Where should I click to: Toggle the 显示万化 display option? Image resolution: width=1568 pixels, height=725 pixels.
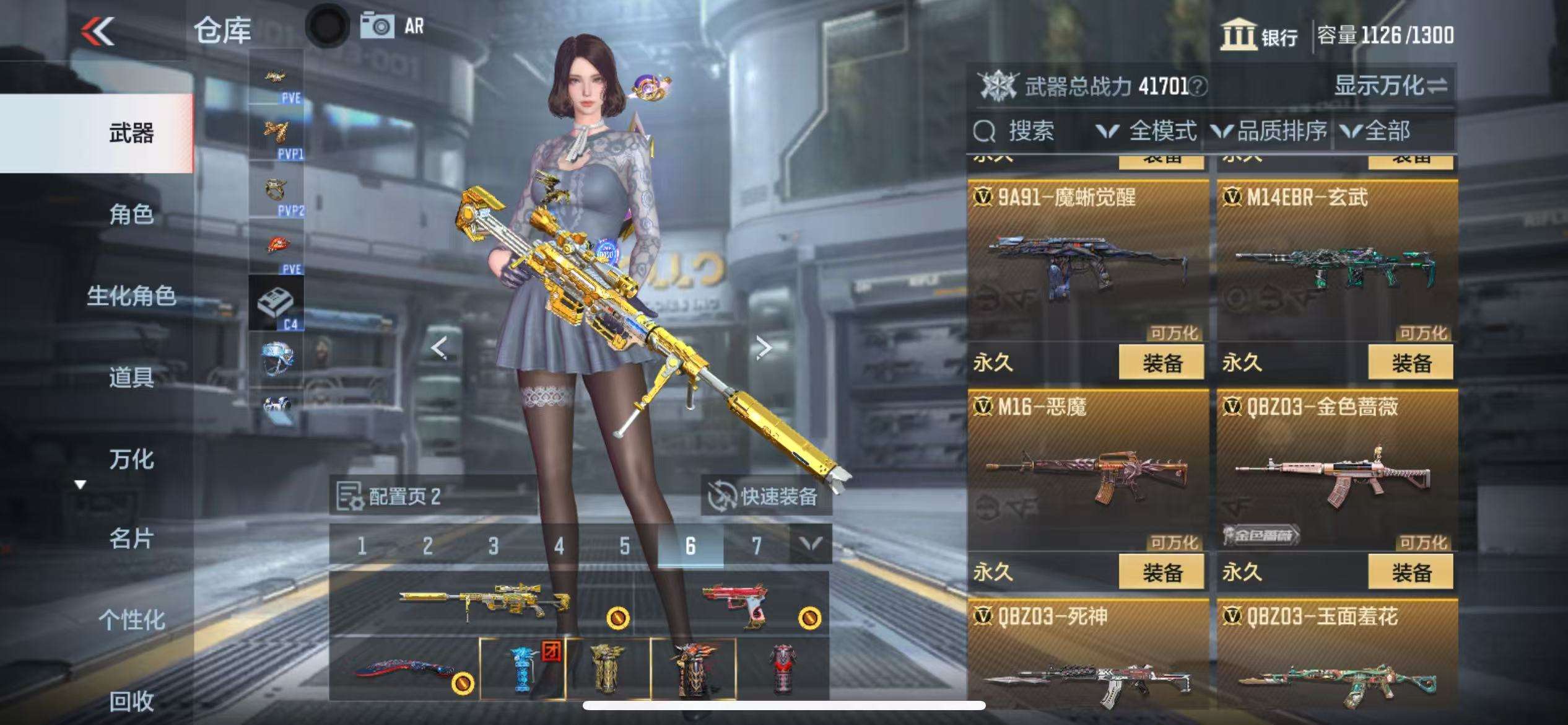click(x=1390, y=86)
